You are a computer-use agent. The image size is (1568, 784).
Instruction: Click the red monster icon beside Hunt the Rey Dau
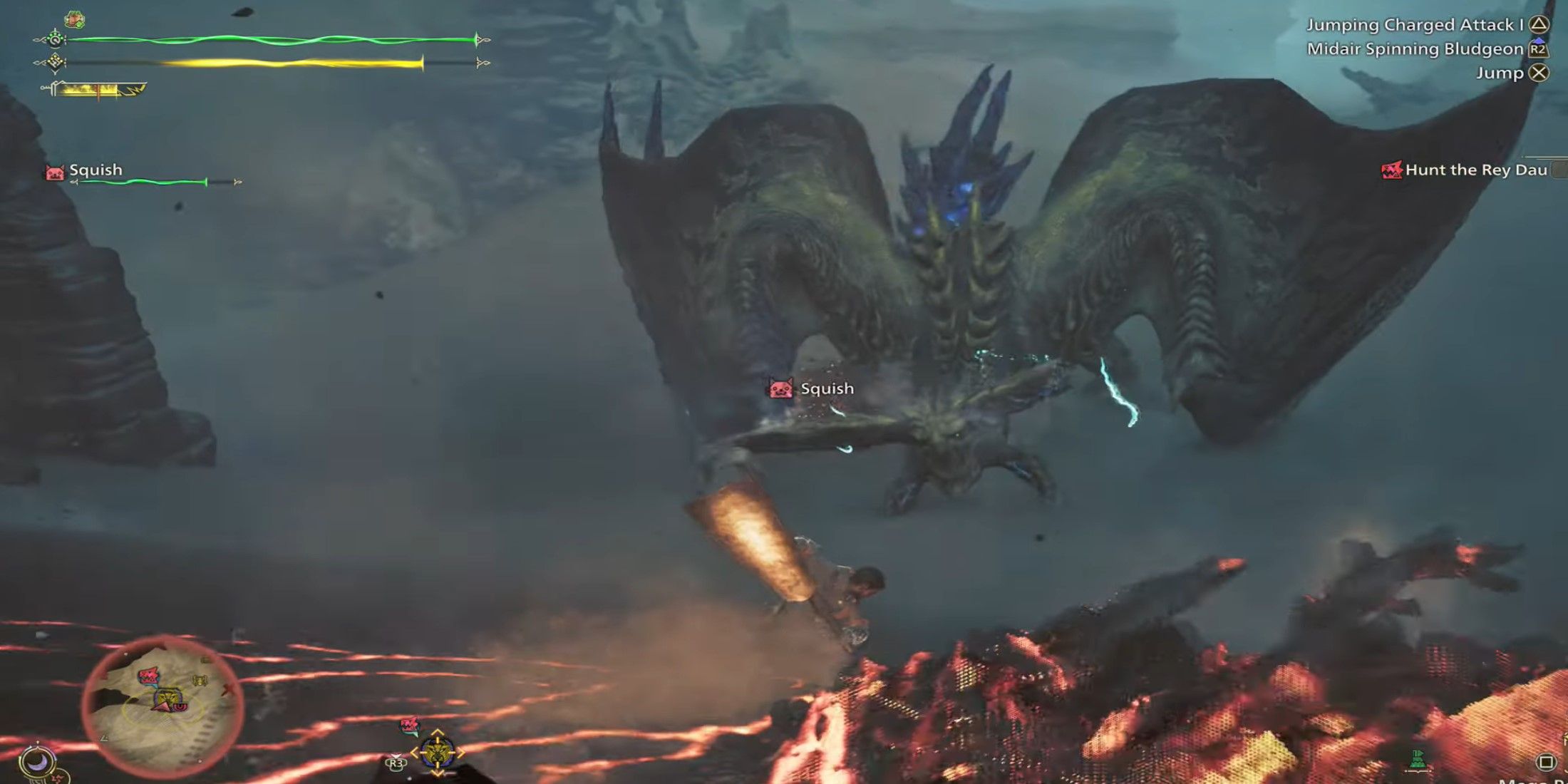coord(1392,170)
